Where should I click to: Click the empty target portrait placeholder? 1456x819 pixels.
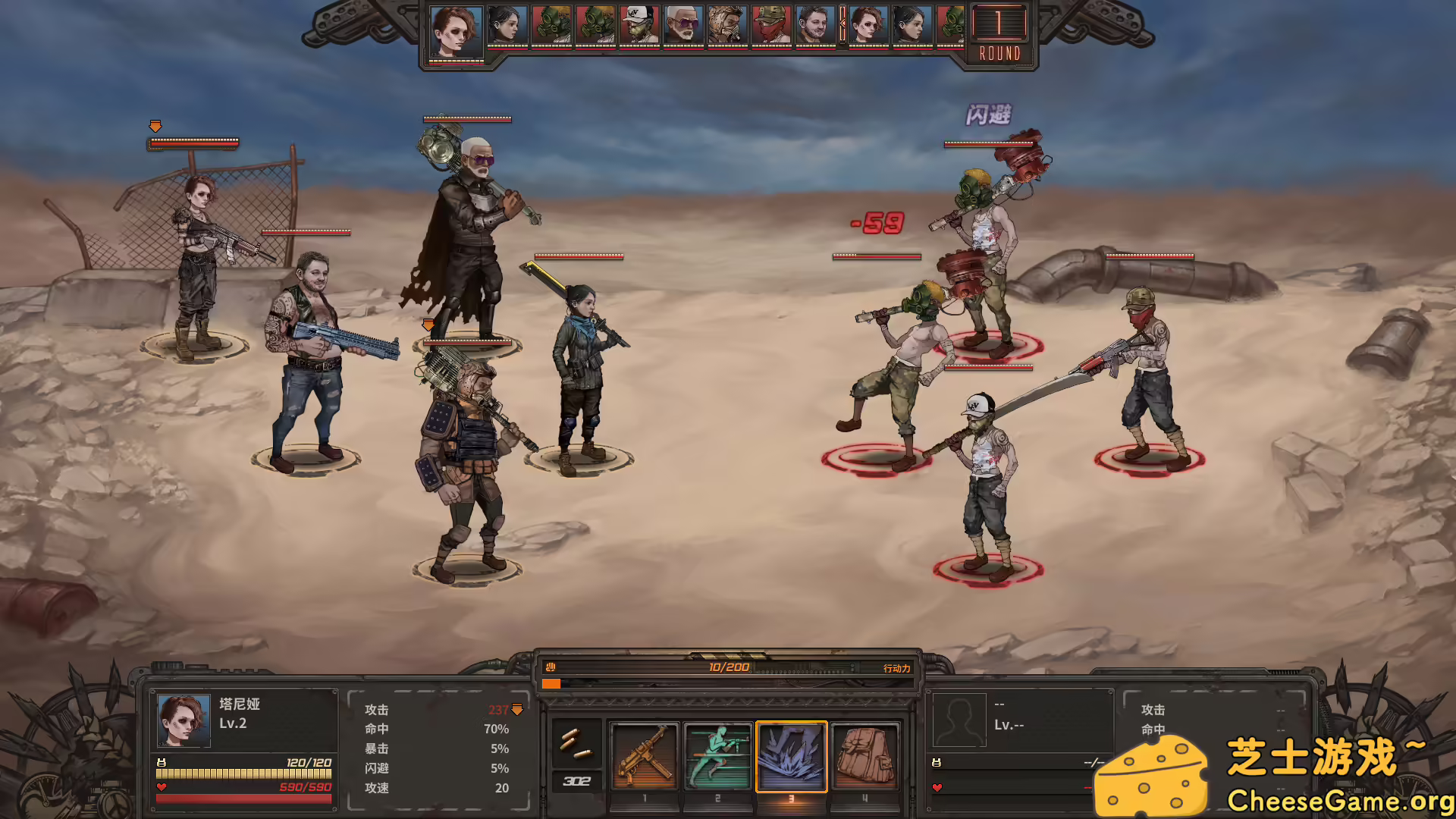959,720
